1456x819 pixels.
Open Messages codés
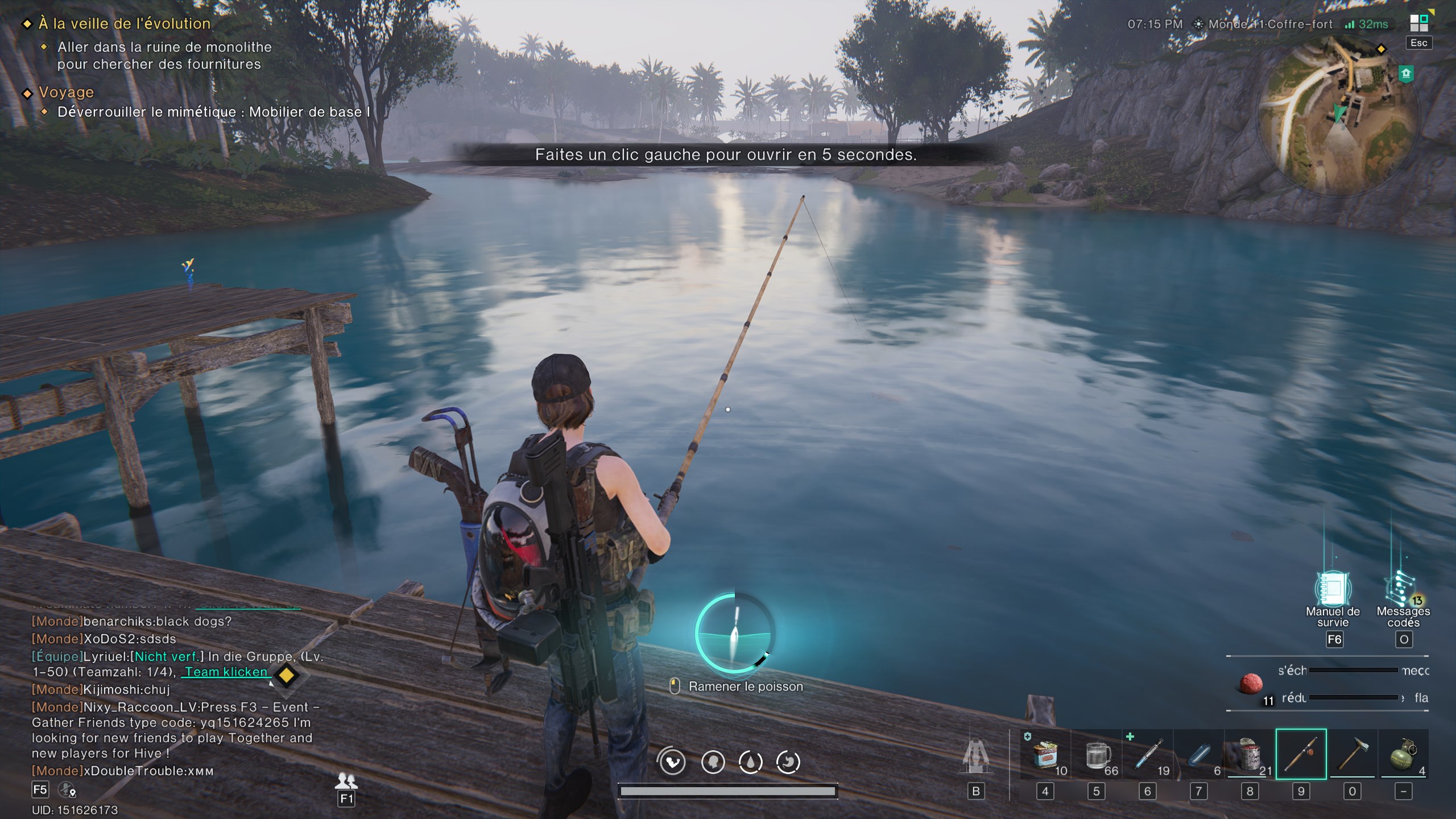1403,589
